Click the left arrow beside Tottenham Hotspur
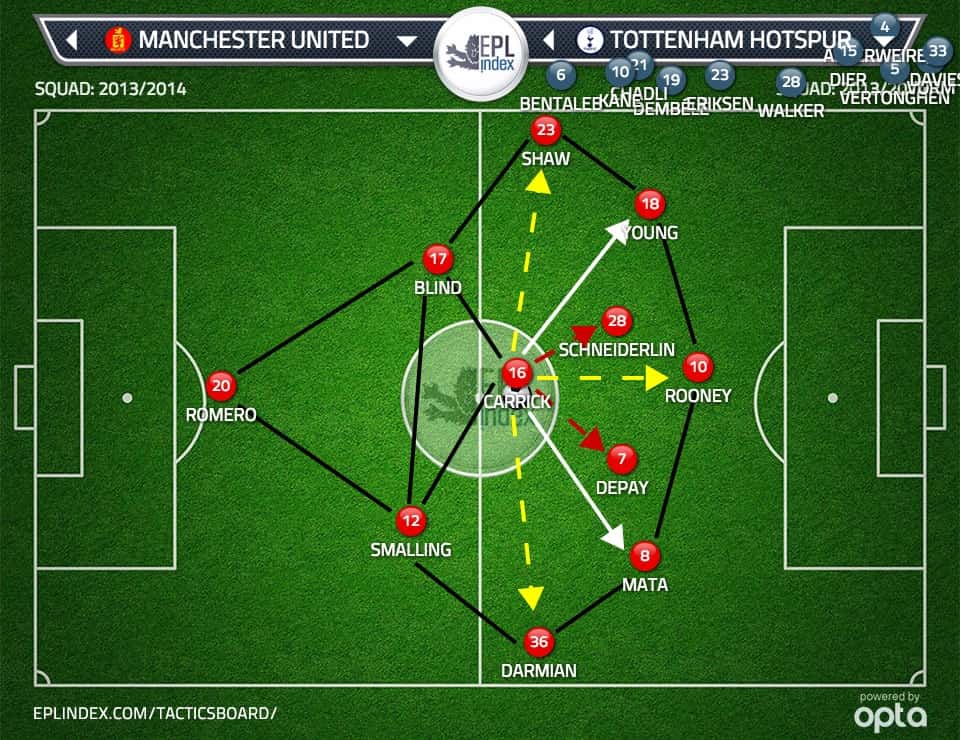The image size is (960, 740). coord(548,41)
